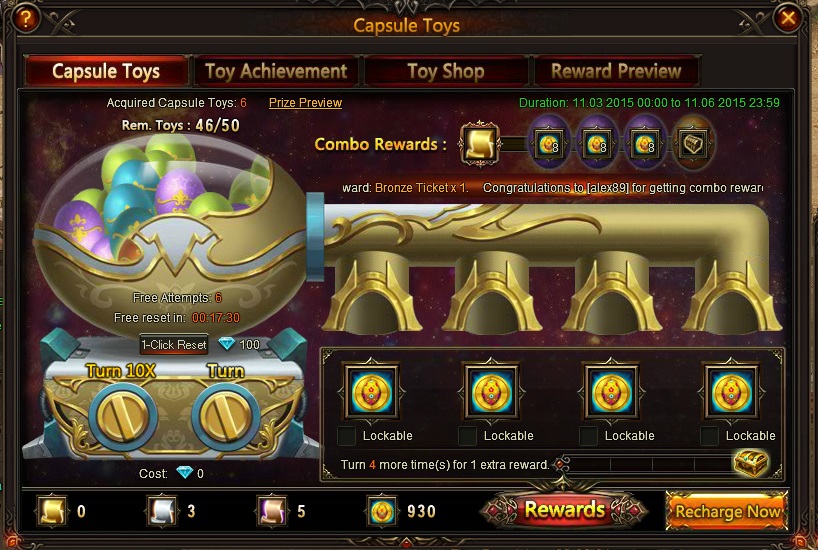Viewport: 818px width, 550px height.
Task: Select the combo reward treasure chest icon
Action: pyautogui.click(x=692, y=144)
